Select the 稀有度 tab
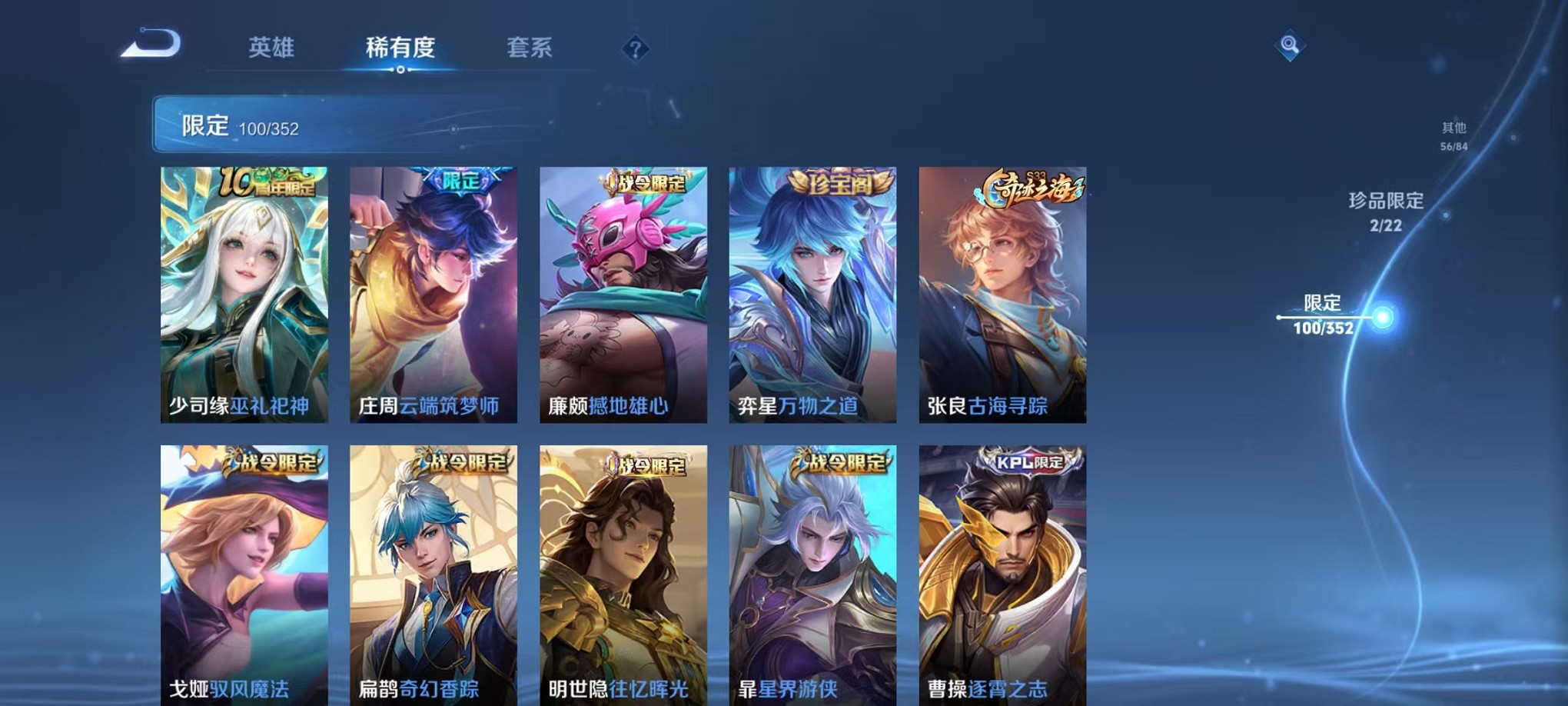The image size is (1568, 706). (400, 48)
